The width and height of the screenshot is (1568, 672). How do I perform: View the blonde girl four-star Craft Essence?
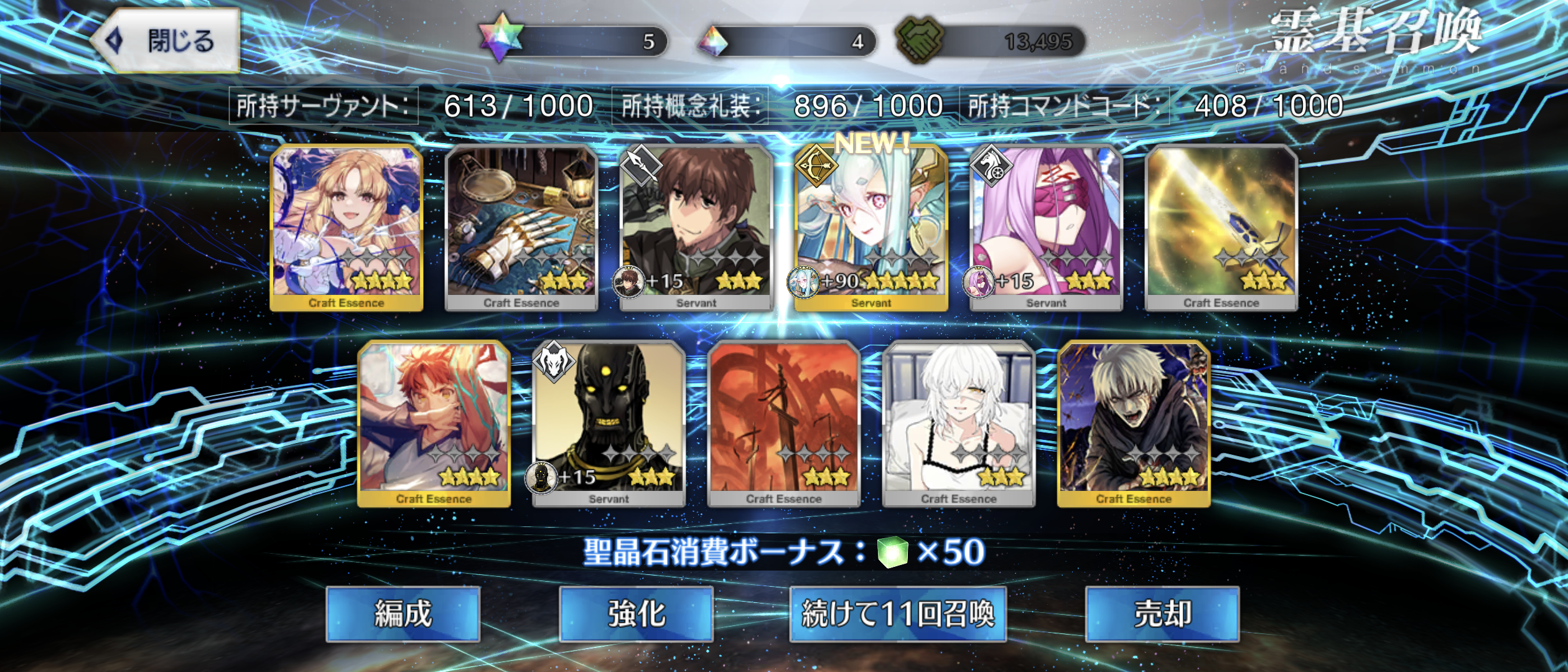coord(347,227)
